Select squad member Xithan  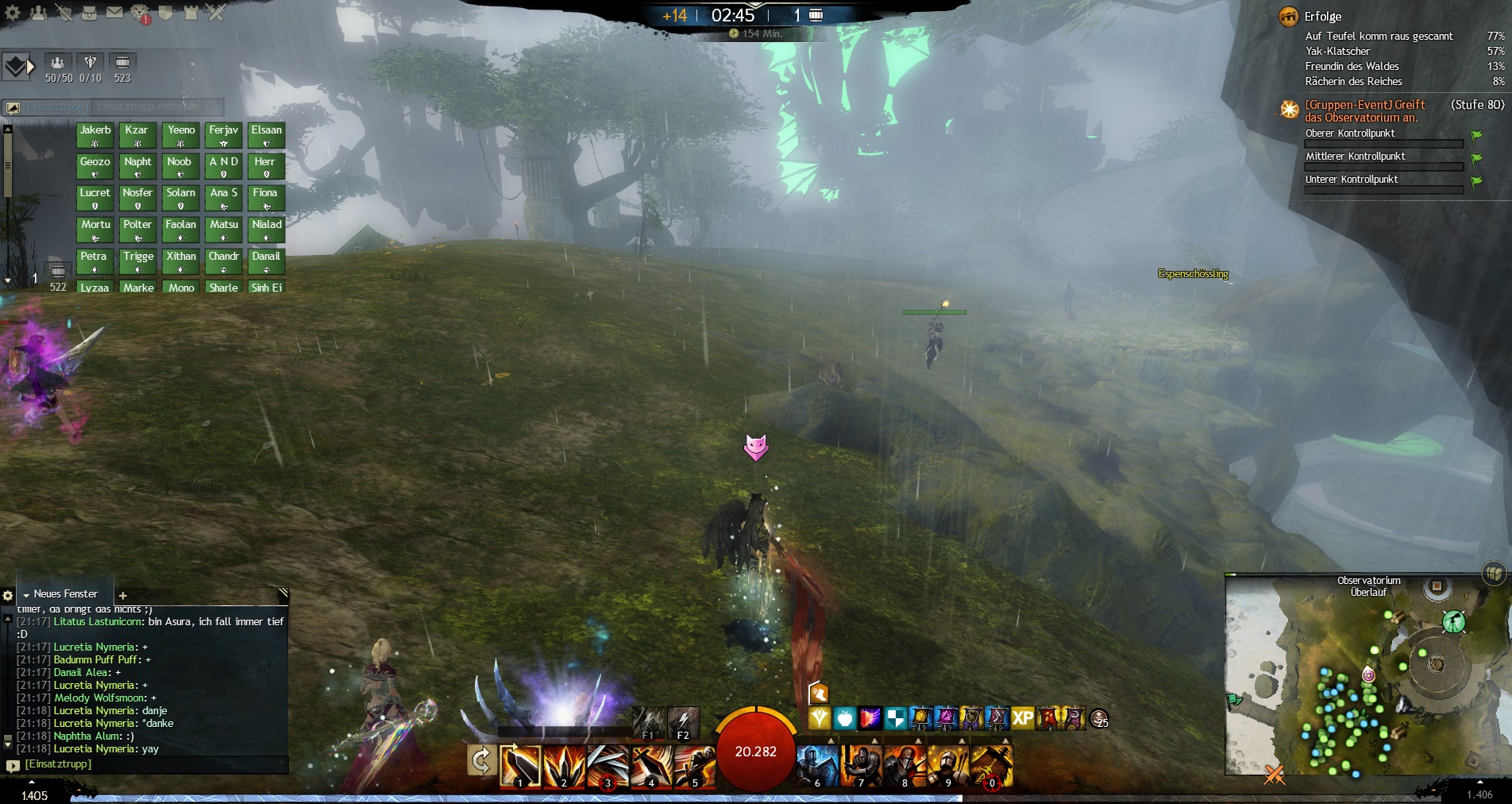point(180,261)
